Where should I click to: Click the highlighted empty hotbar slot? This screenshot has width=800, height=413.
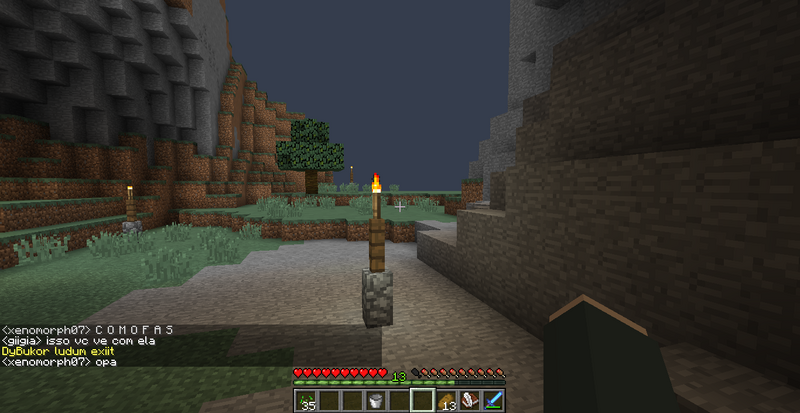point(422,401)
